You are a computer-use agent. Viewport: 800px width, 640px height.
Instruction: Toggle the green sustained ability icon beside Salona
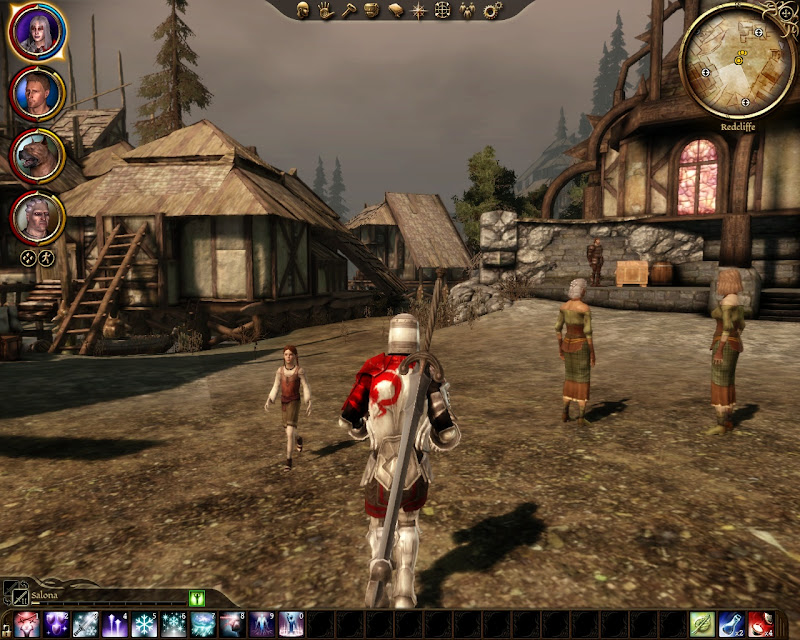(196, 598)
